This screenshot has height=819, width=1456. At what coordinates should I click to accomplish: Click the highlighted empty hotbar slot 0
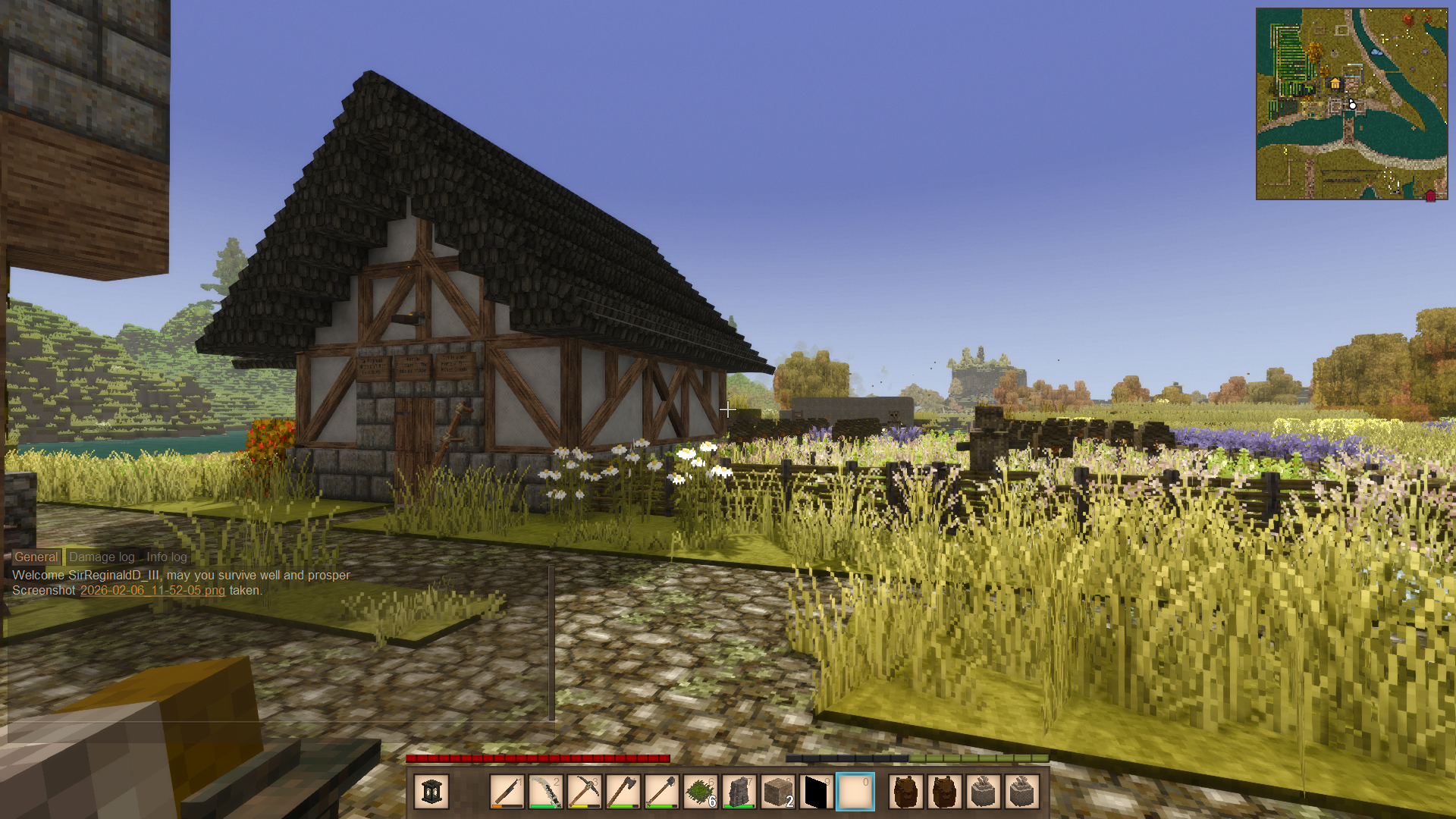pos(855,792)
